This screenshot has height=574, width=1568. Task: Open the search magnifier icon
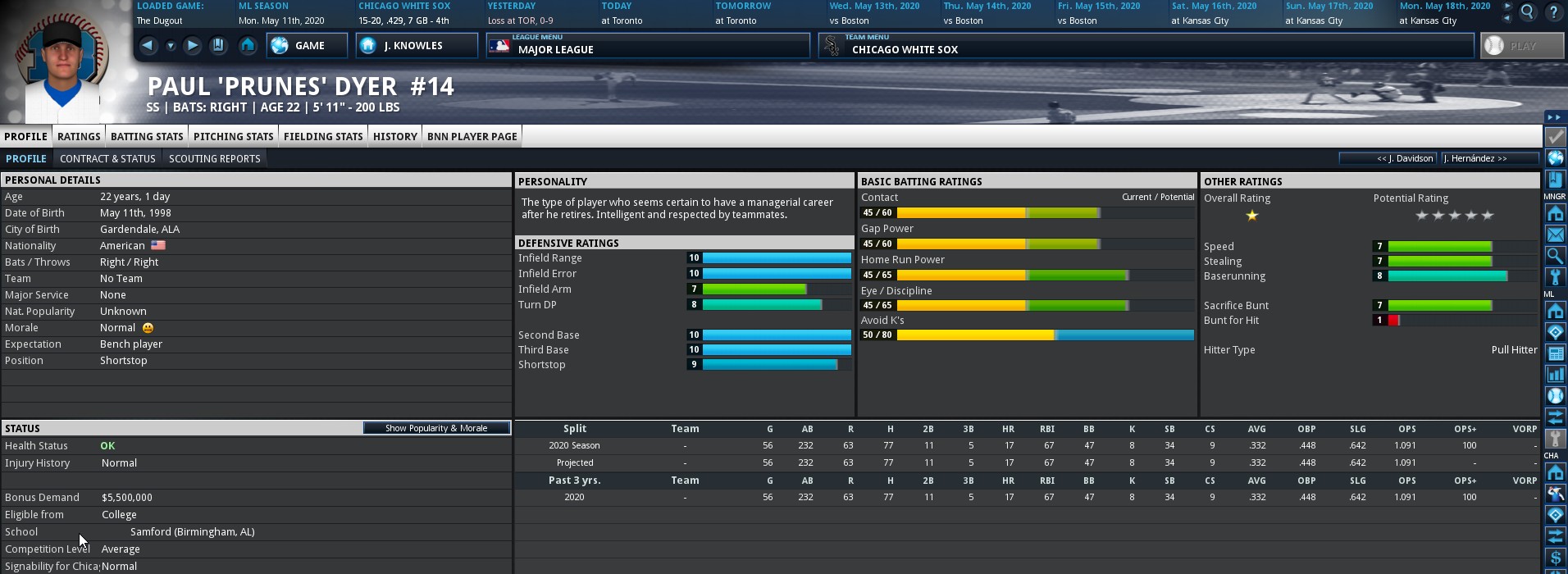pyautogui.click(x=1527, y=12)
